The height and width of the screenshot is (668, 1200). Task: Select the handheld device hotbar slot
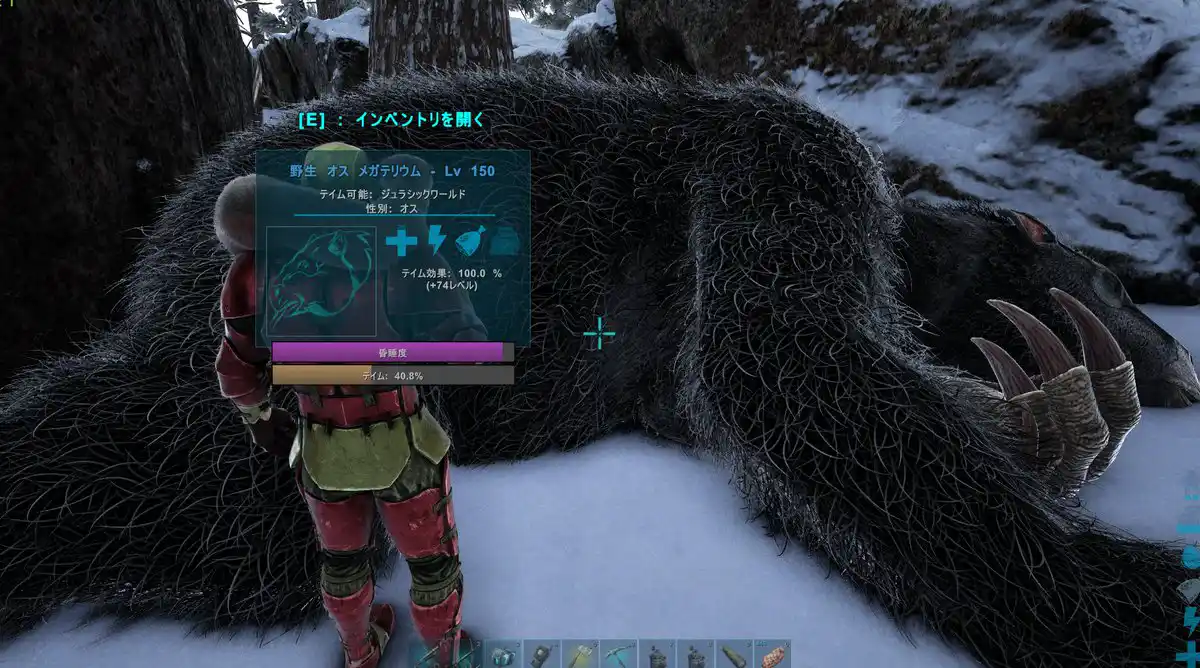point(542,655)
